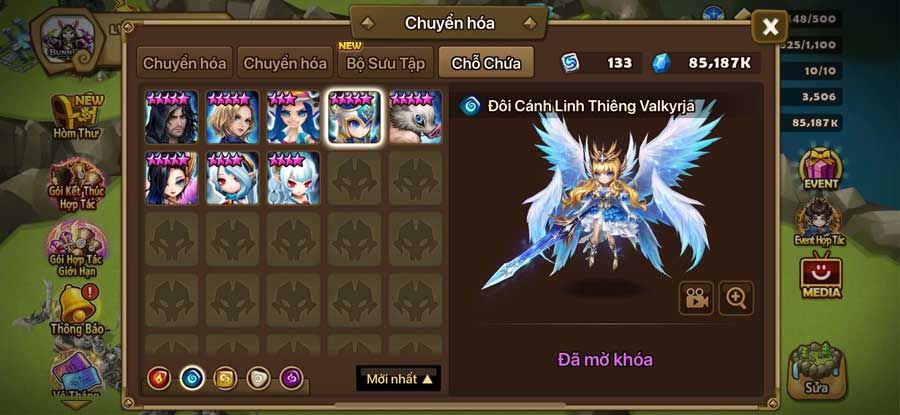Zoom in on the Valkyrja artwork
Screen dimensions: 900x415
736,297
